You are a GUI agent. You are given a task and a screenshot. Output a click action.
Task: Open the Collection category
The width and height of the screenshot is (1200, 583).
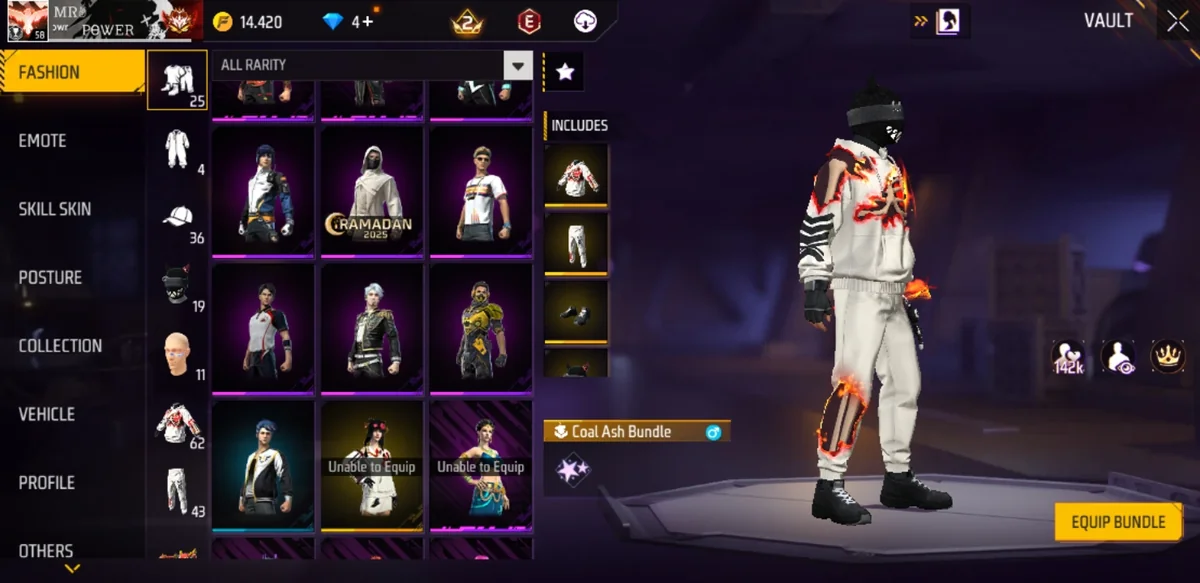pyautogui.click(x=60, y=346)
